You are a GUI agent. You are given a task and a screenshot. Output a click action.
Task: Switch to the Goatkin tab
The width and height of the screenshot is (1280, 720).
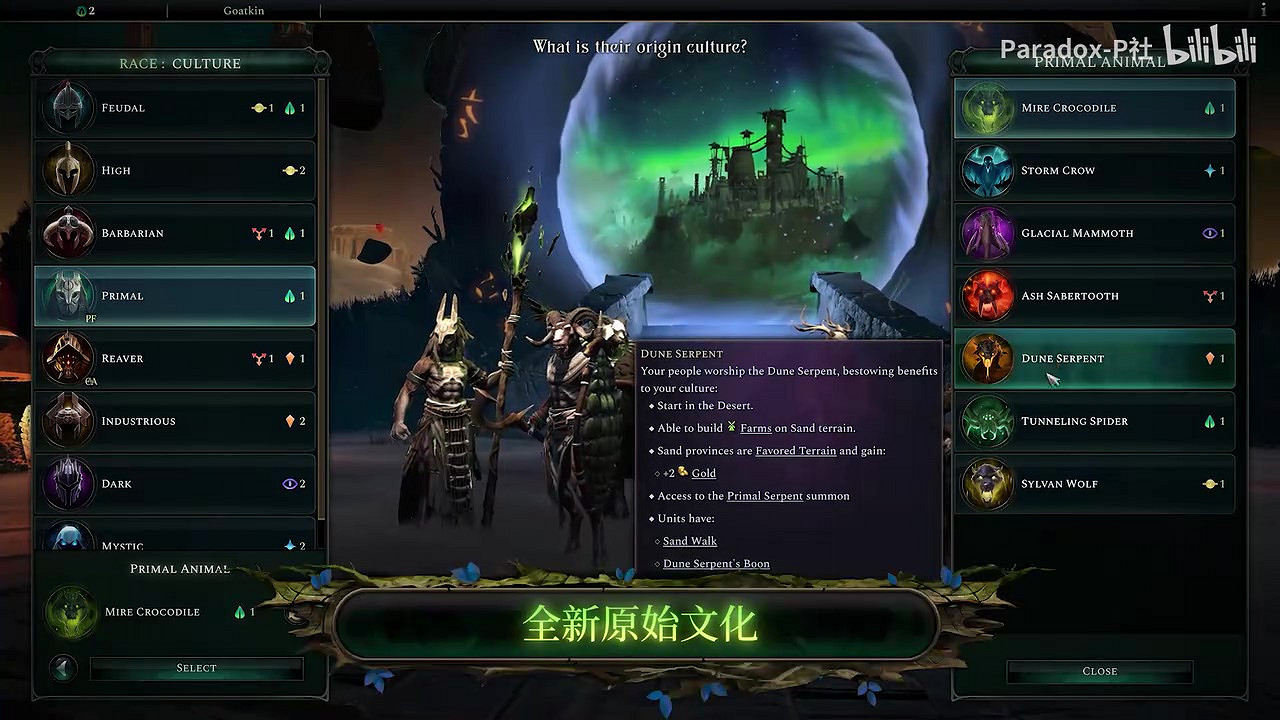coord(244,10)
